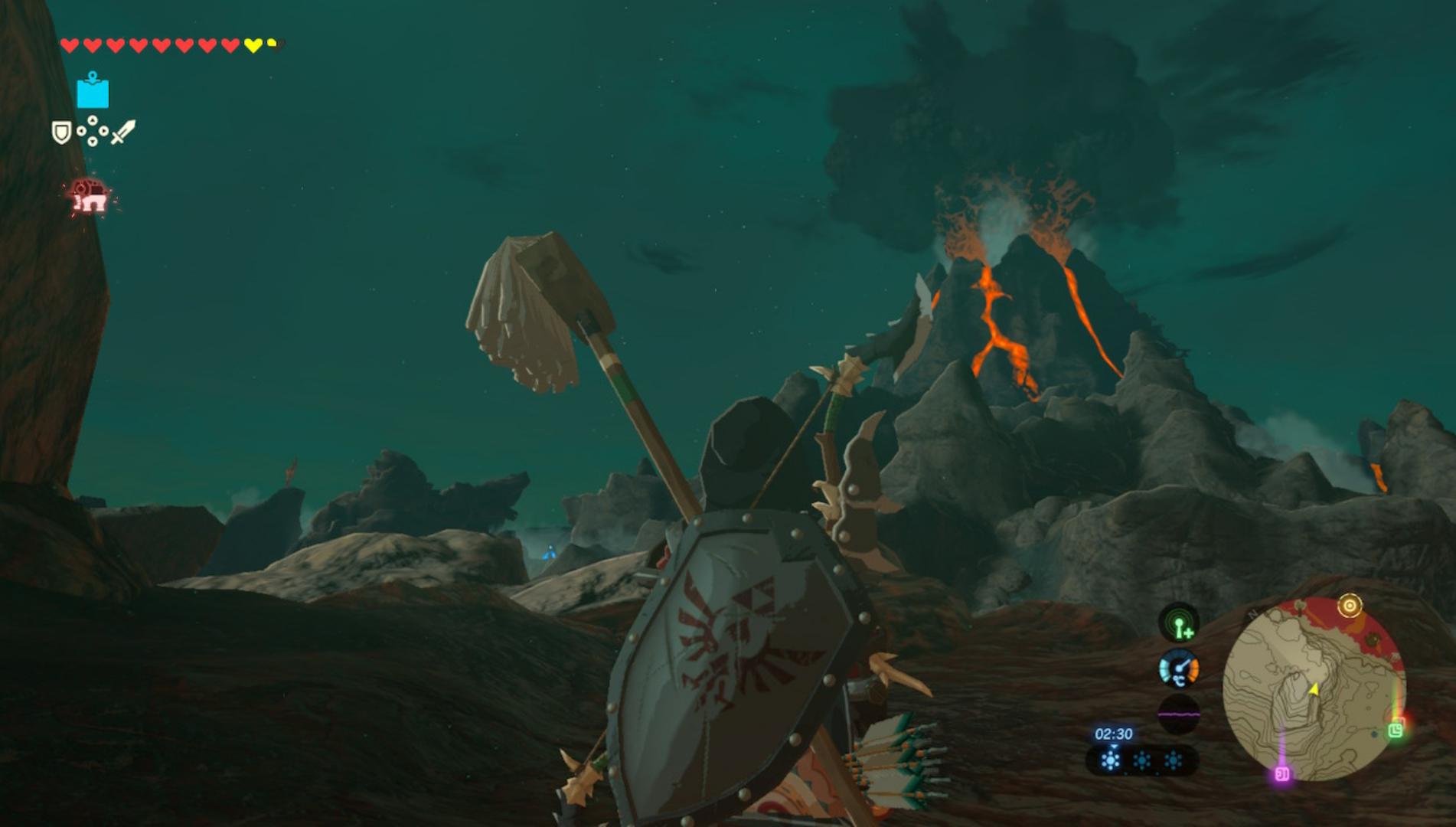Click the N compass letter on the minimap

1252,613
